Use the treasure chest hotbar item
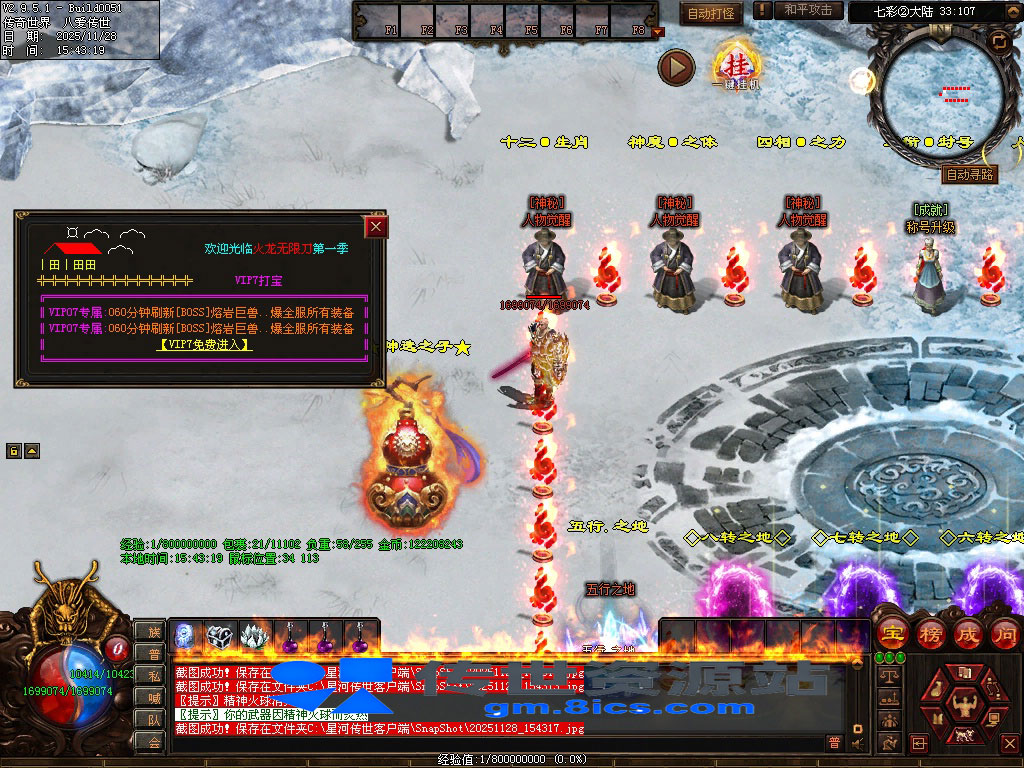Viewport: 1024px width, 768px height. point(221,635)
